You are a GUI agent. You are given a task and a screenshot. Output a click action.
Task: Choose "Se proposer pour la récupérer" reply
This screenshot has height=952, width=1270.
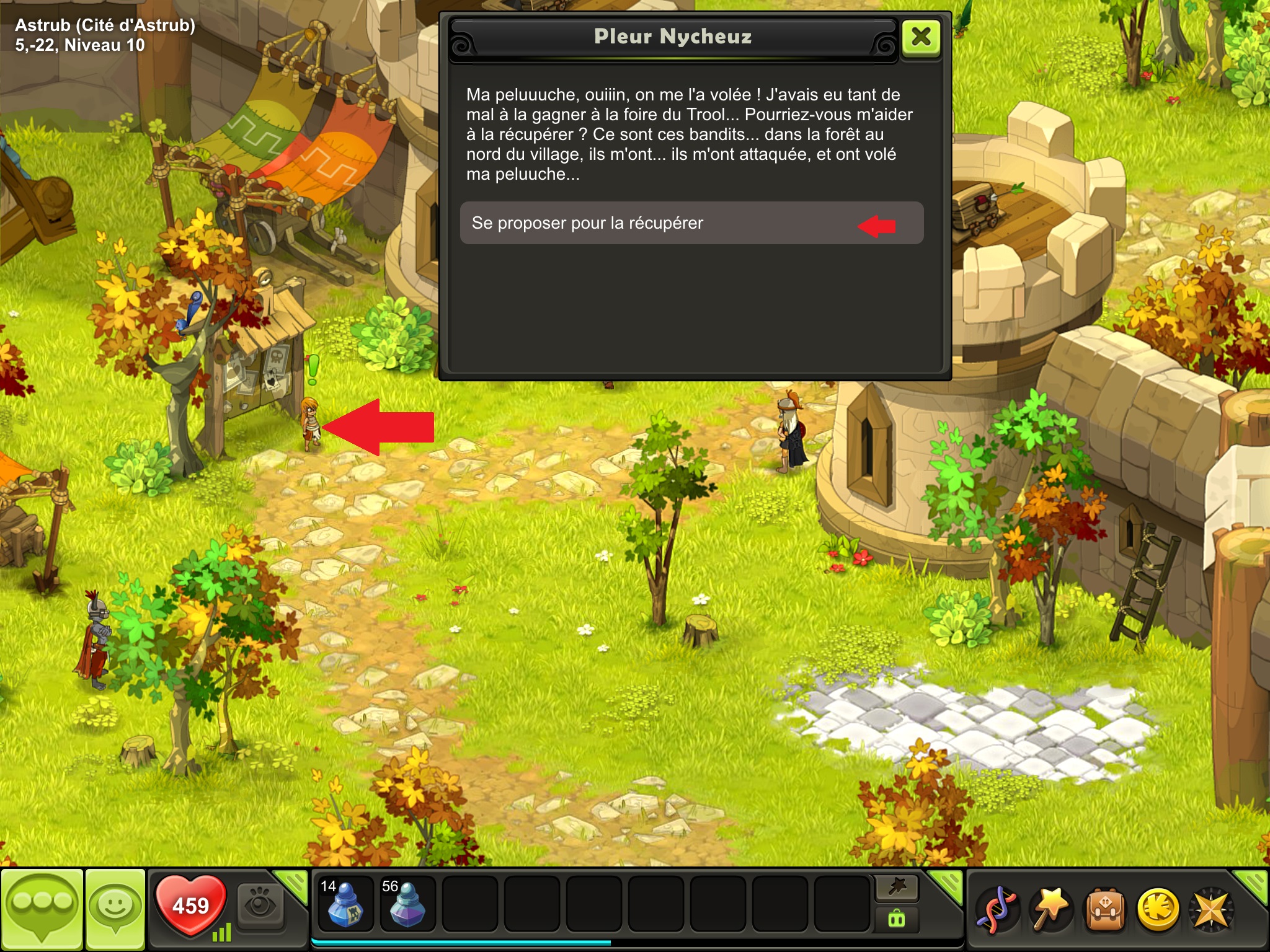(x=691, y=223)
